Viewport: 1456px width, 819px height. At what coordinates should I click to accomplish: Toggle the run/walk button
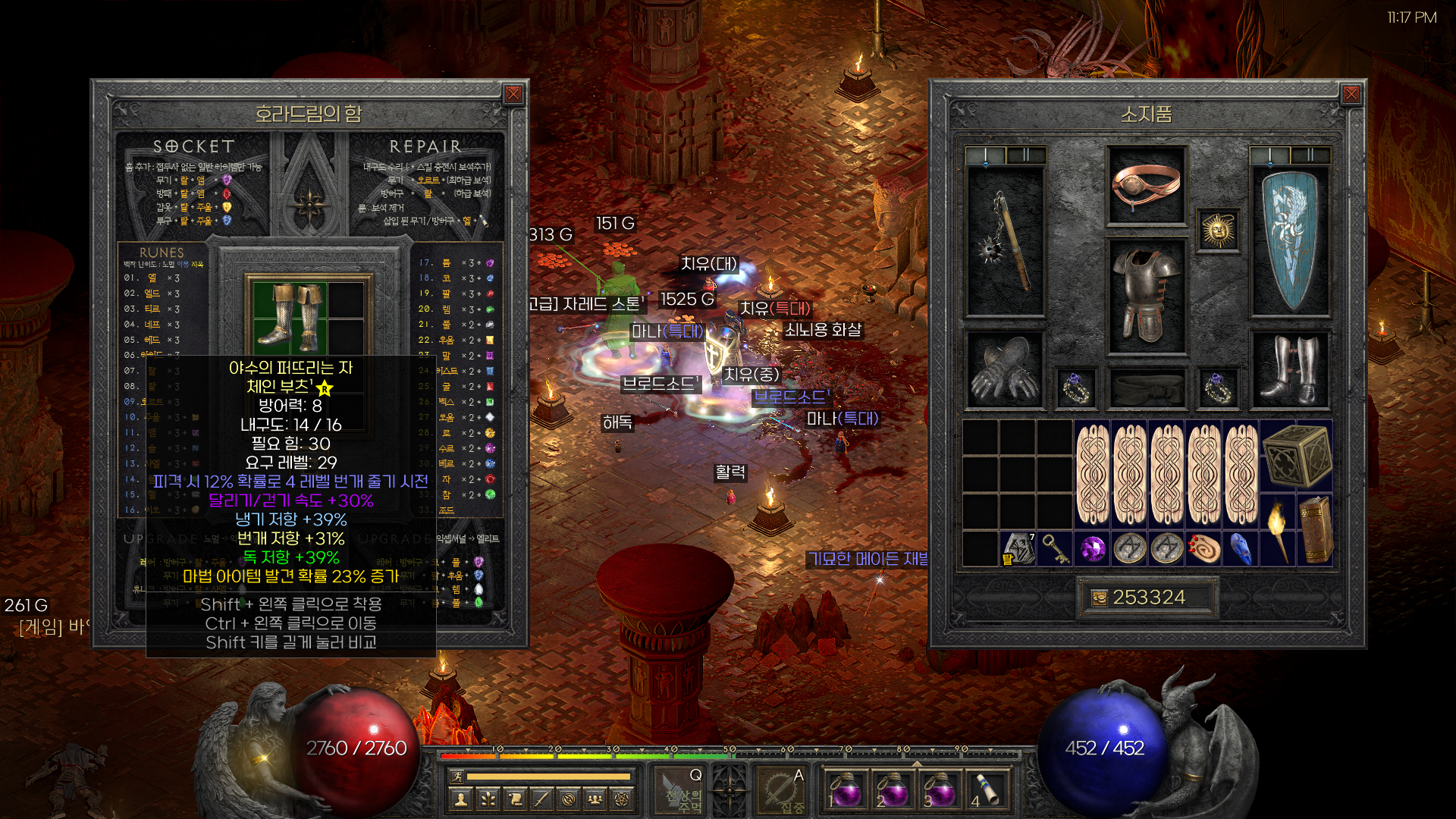click(x=457, y=776)
